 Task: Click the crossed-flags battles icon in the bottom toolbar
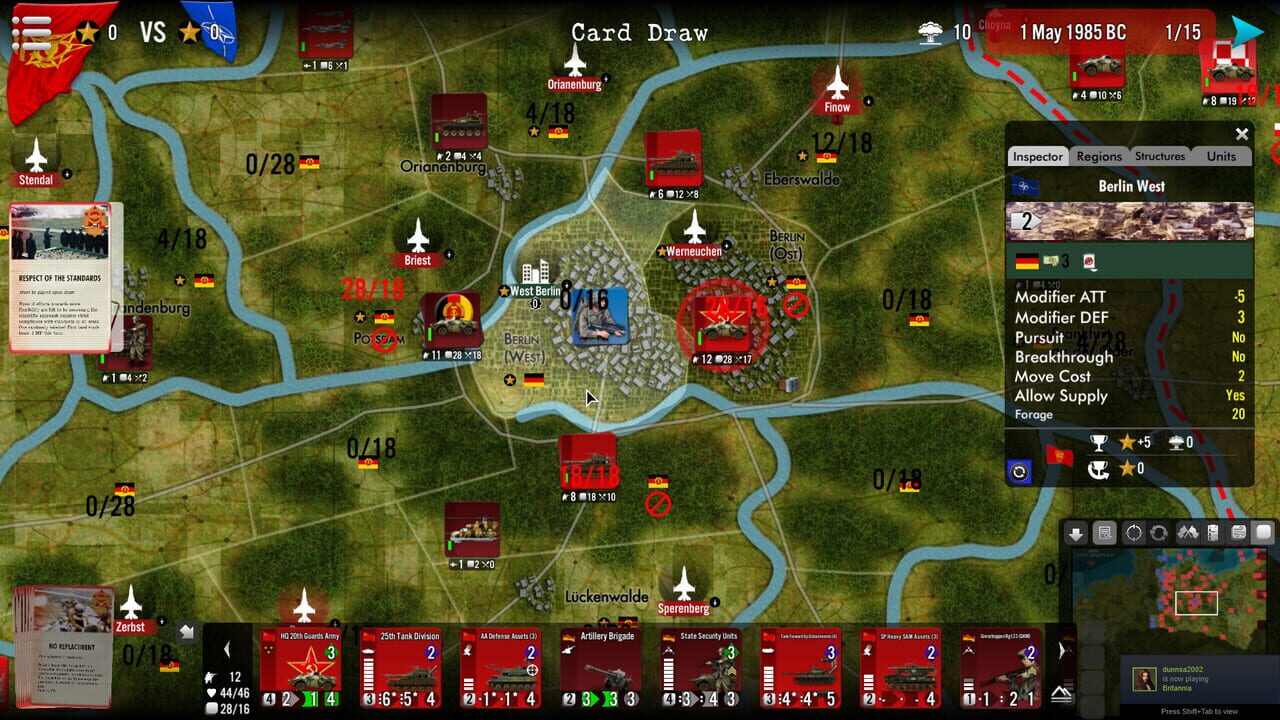[1190, 532]
